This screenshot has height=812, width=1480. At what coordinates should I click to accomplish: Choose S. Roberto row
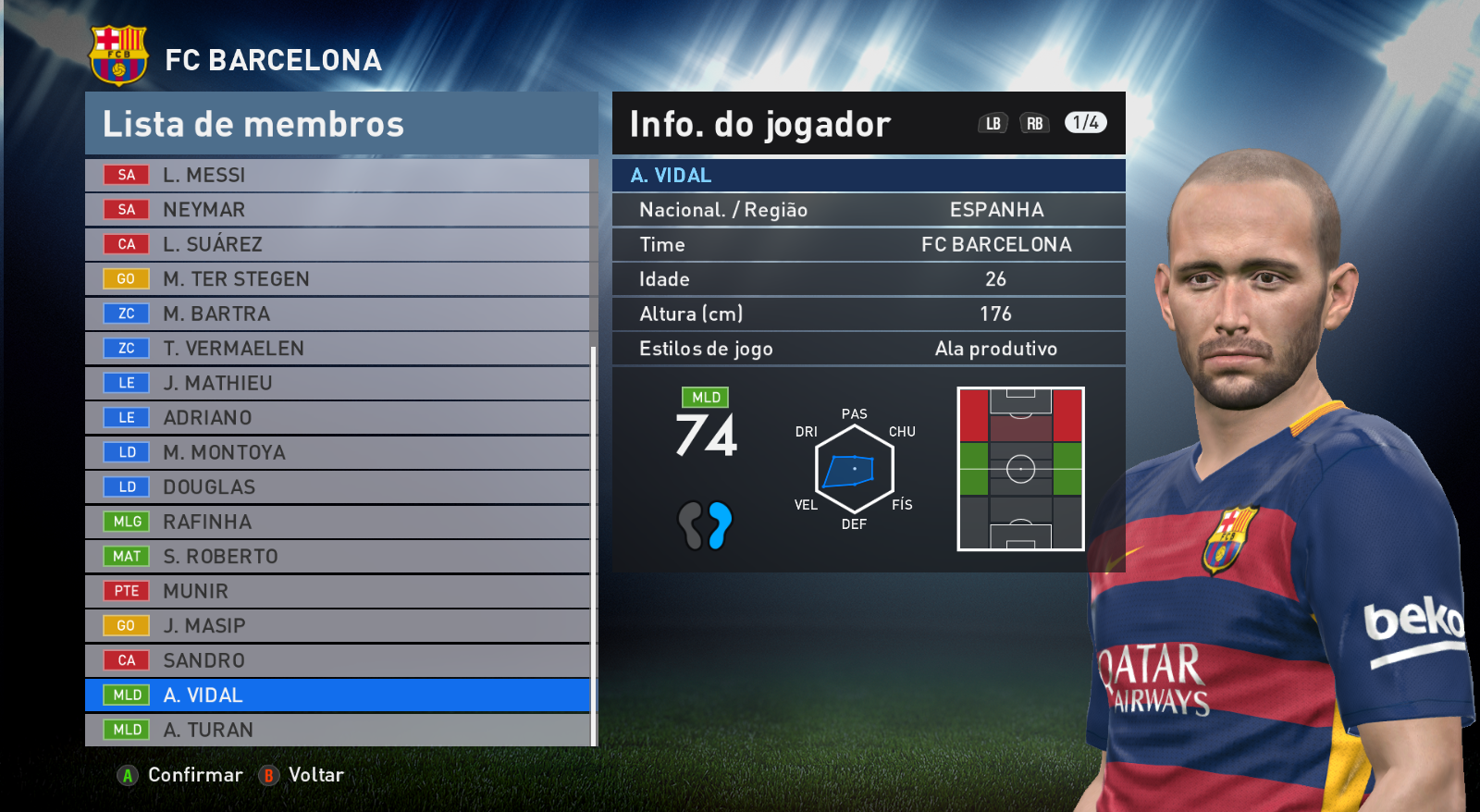click(x=337, y=557)
